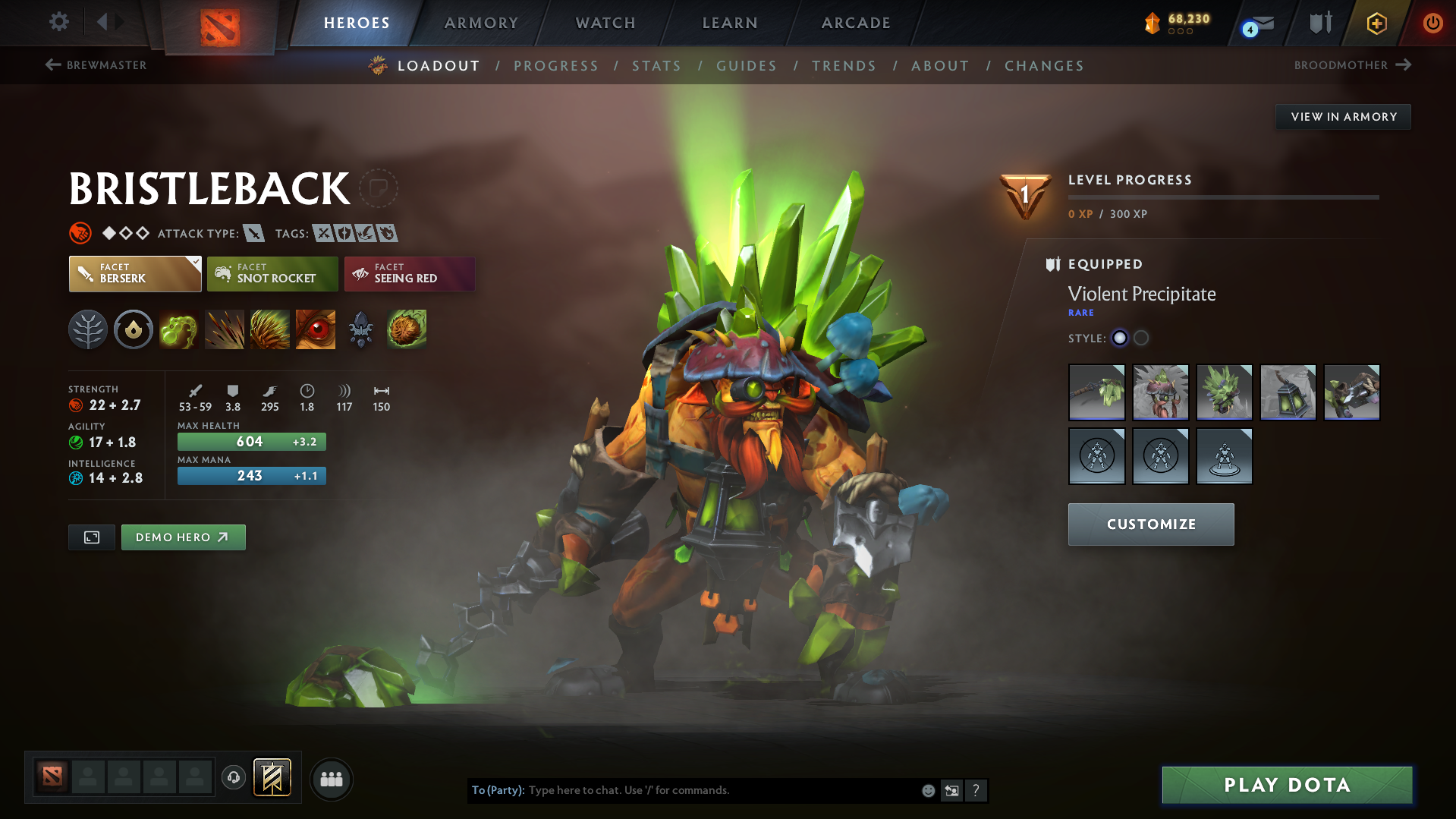Image resolution: width=1456 pixels, height=819 pixels.
Task: Open Dota 2 settings gear
Action: [58, 22]
